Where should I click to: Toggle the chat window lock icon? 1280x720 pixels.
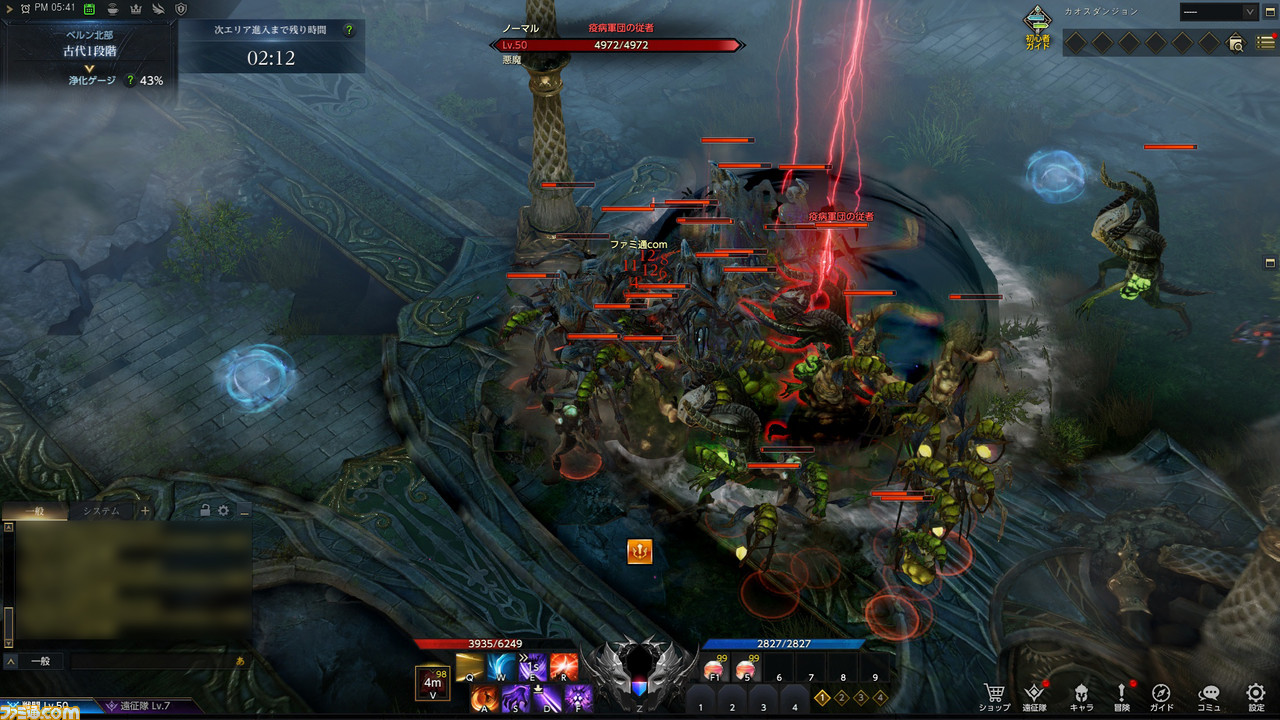(x=205, y=511)
